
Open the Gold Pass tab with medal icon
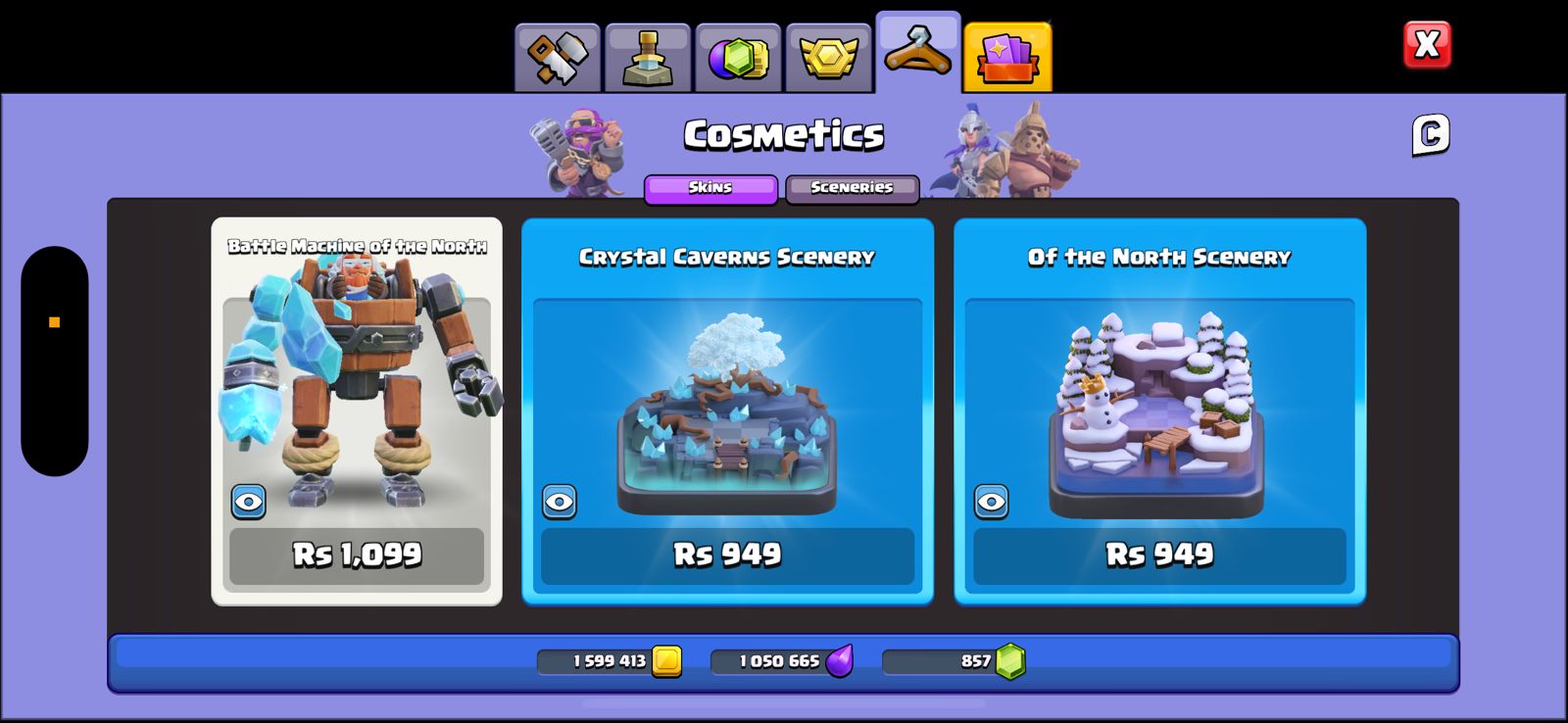[828, 54]
